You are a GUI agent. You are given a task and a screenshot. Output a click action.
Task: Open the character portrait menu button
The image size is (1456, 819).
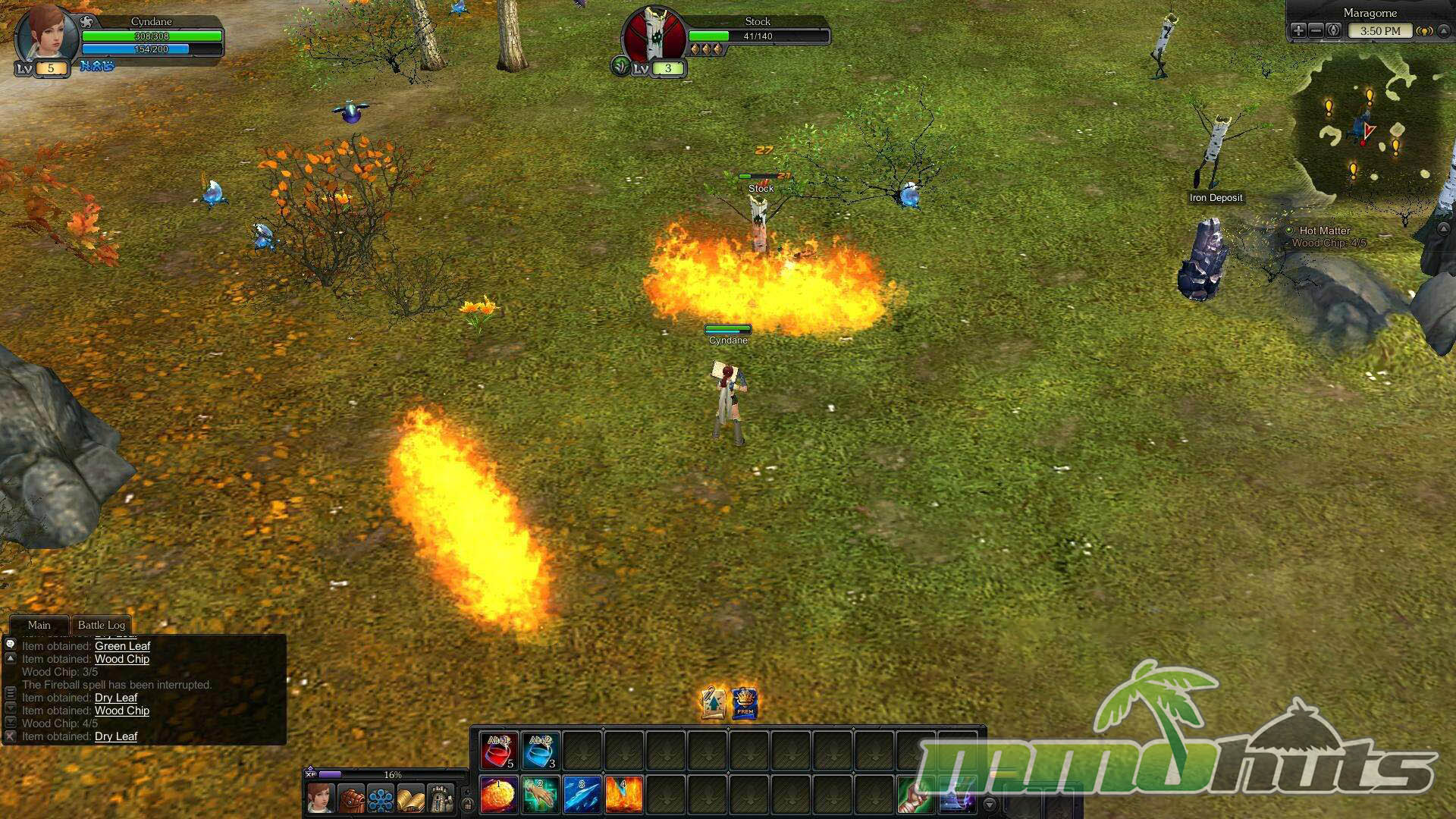click(x=321, y=799)
